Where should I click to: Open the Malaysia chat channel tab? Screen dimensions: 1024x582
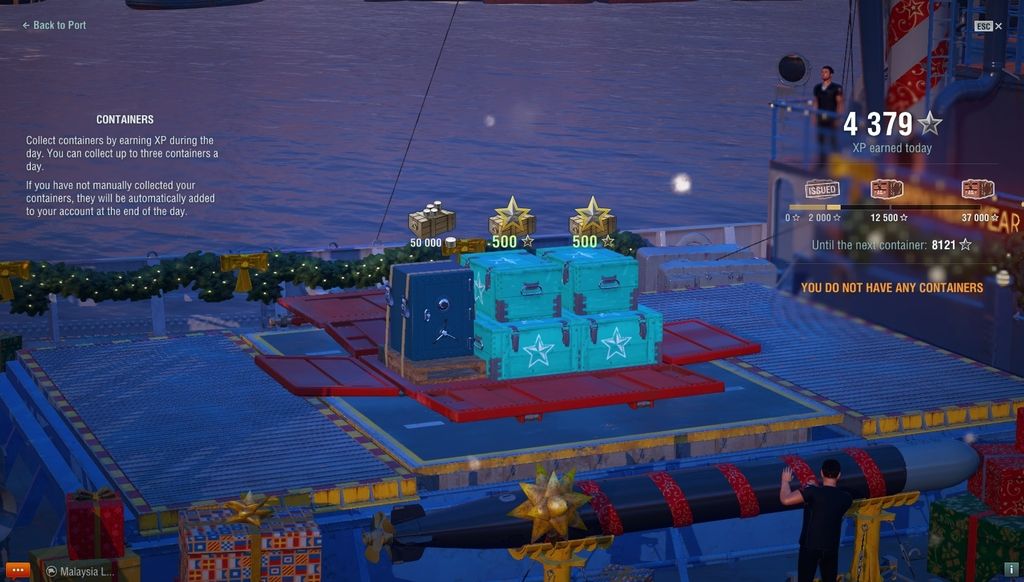coord(83,572)
